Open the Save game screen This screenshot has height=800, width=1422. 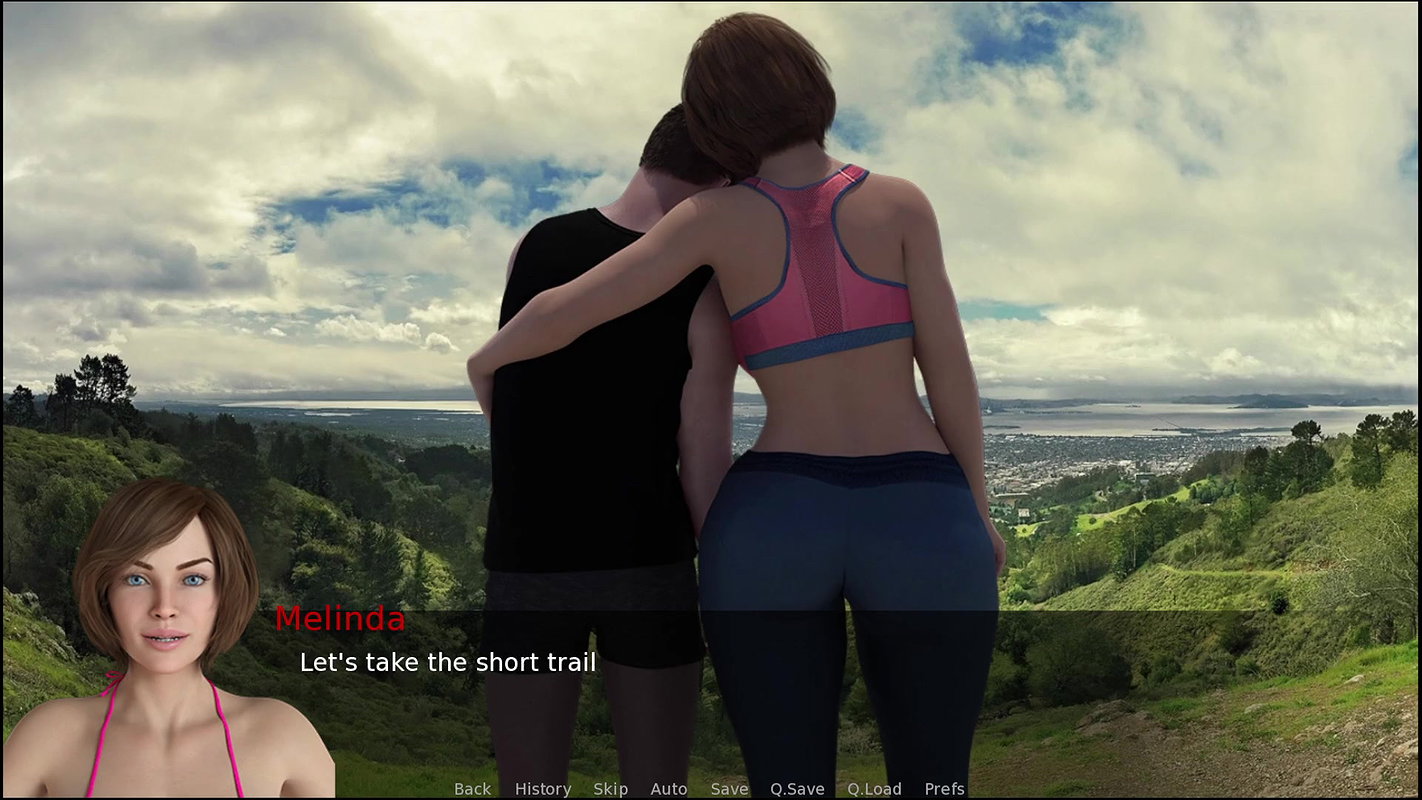pos(729,789)
